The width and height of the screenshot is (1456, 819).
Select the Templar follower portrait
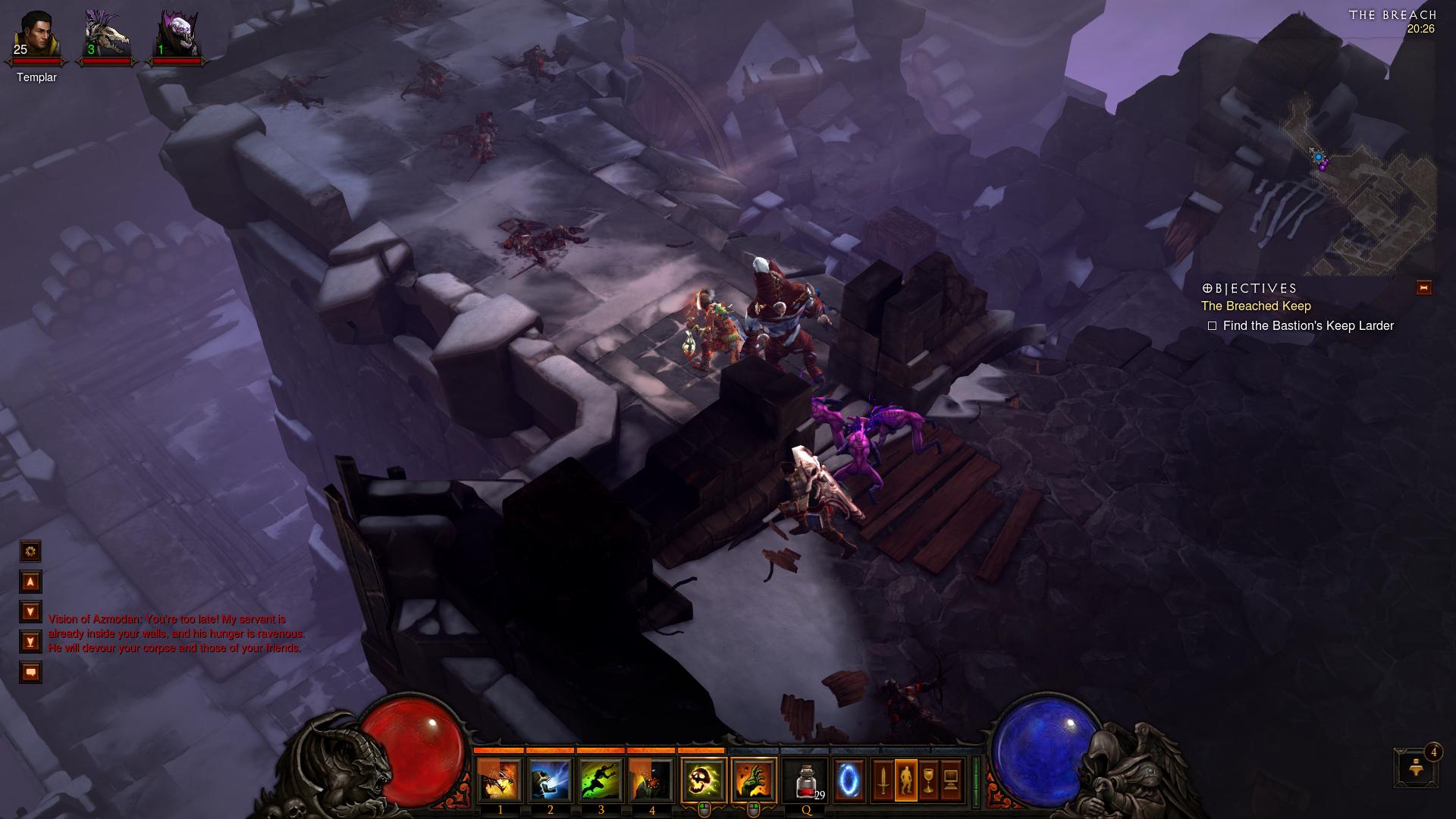click(x=36, y=36)
